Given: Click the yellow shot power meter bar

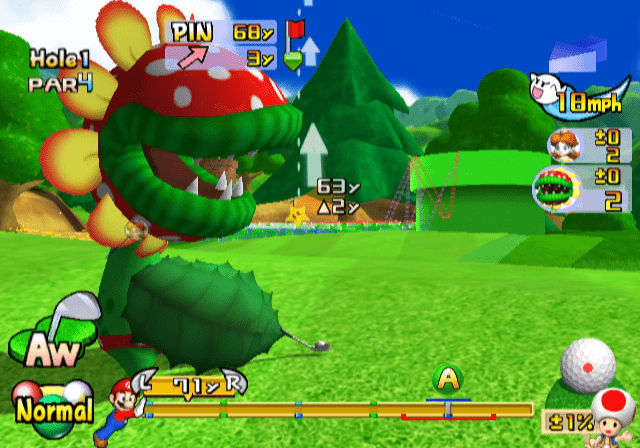Looking at the screenshot, I should pos(340,409).
